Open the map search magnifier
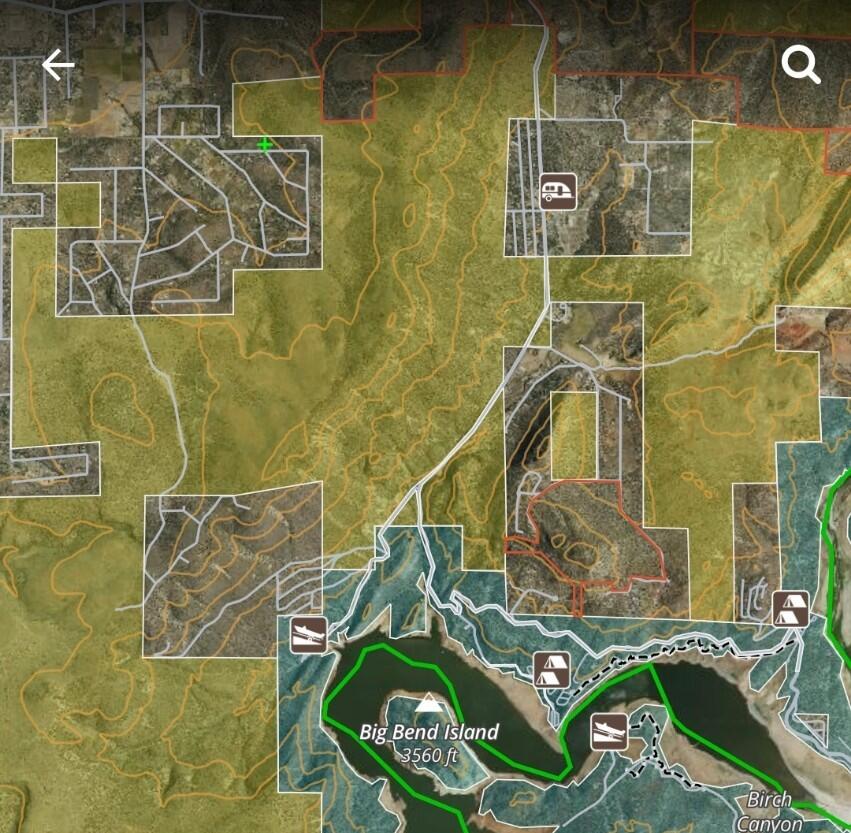The width and height of the screenshot is (851, 833). tap(800, 66)
